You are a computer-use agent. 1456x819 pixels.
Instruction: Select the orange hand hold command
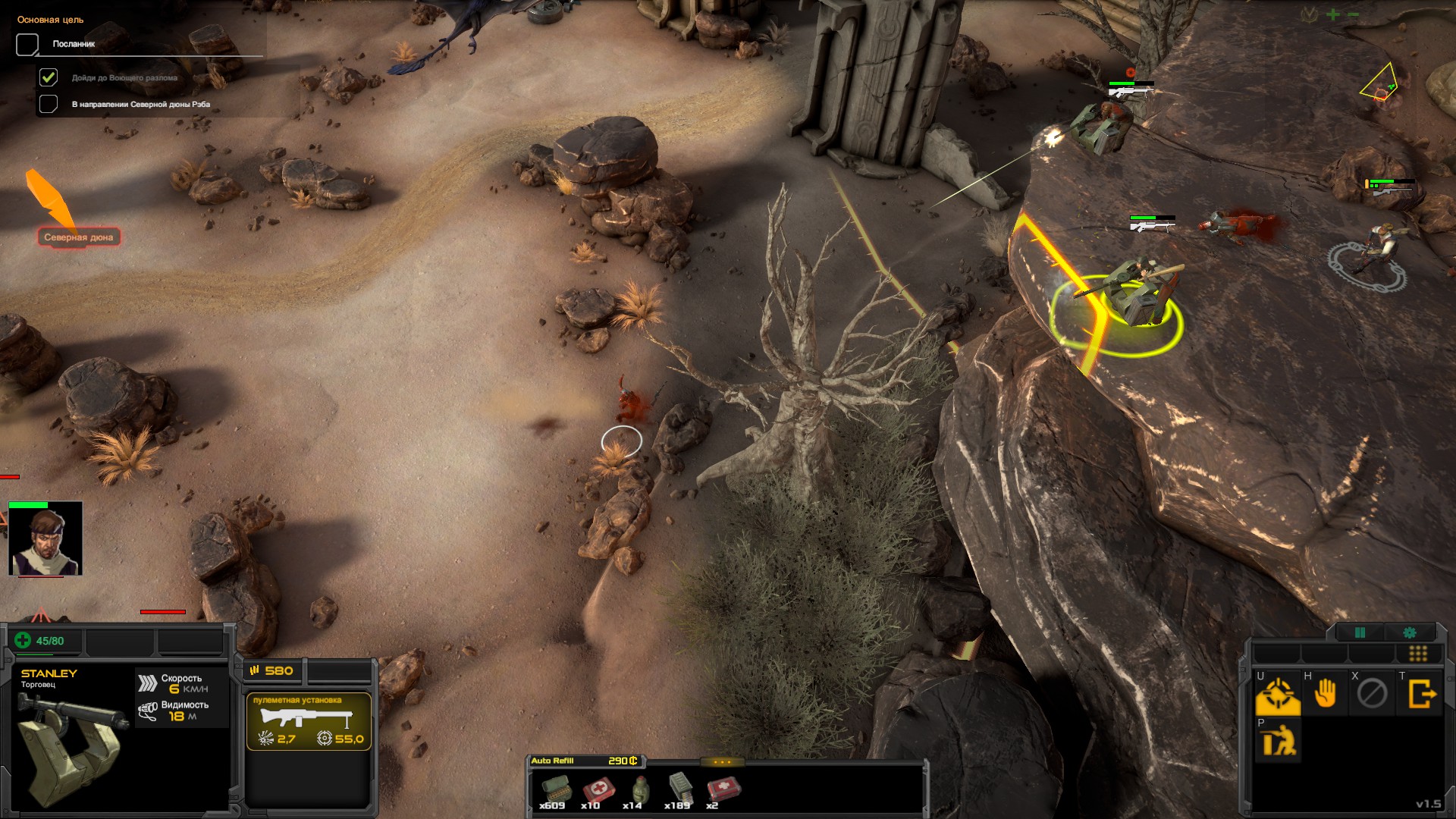click(1325, 694)
